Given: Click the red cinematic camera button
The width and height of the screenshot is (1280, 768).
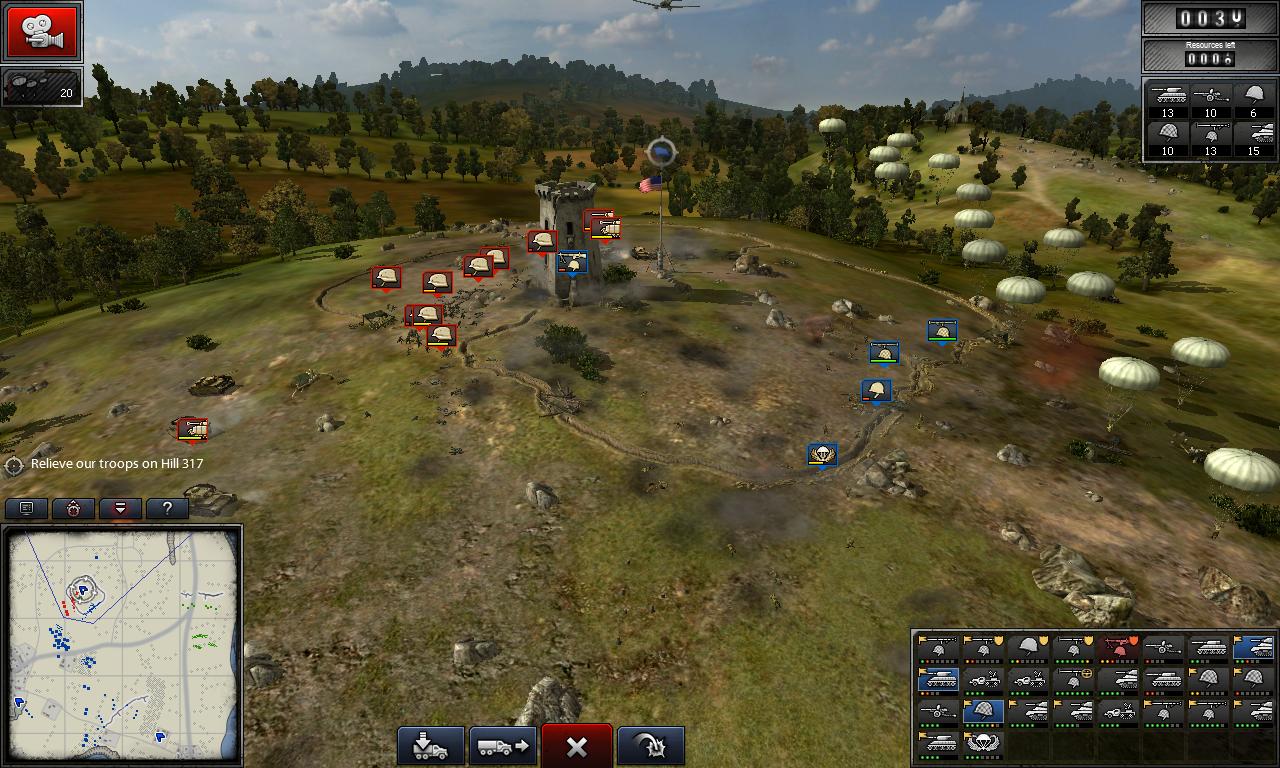Looking at the screenshot, I should click(x=42, y=32).
